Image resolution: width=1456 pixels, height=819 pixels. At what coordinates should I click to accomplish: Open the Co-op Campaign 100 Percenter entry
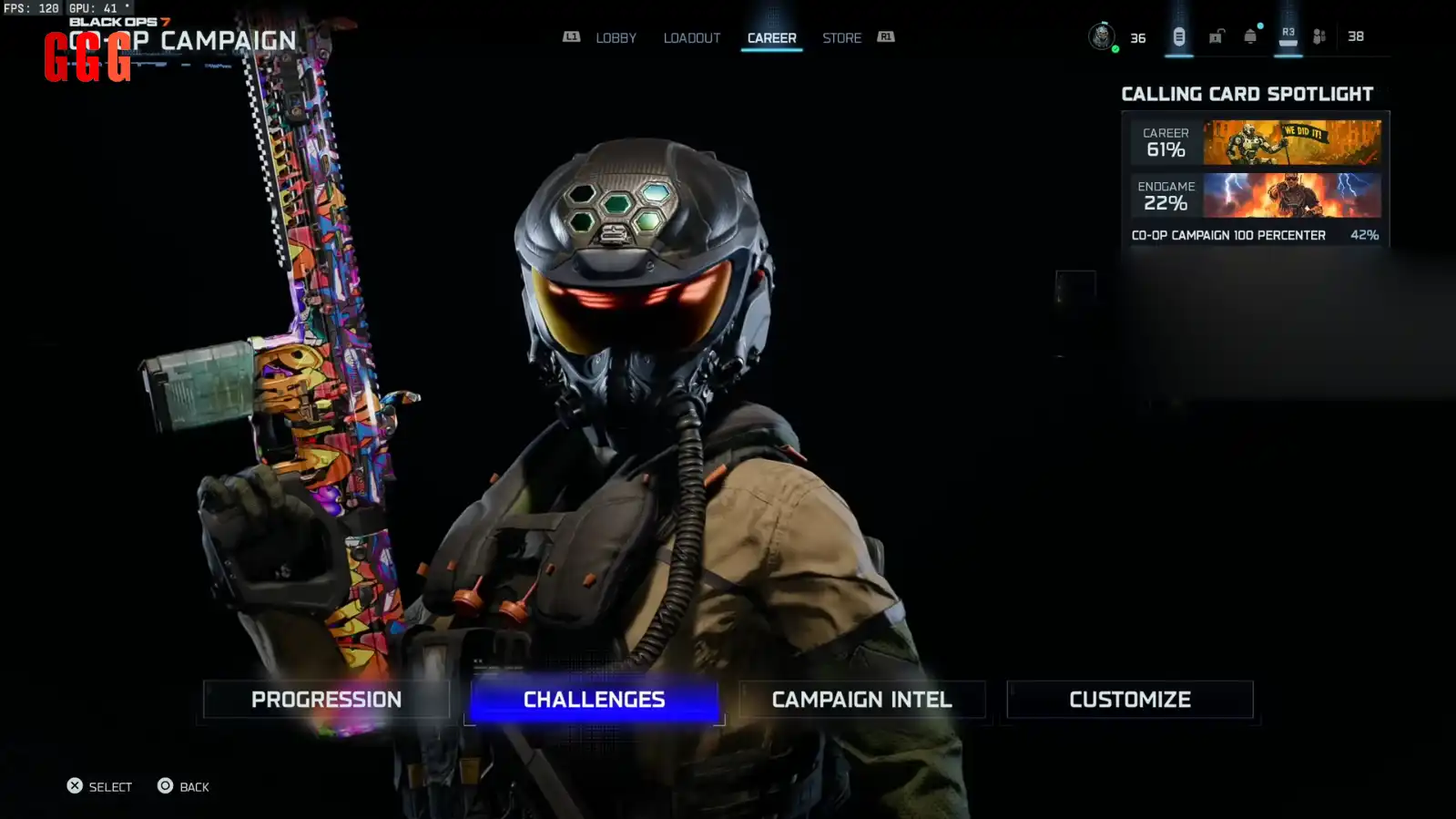1255,235
